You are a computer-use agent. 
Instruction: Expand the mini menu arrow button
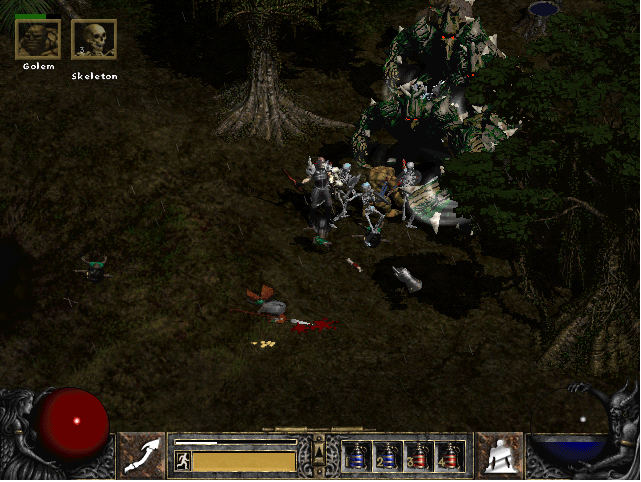point(319,456)
